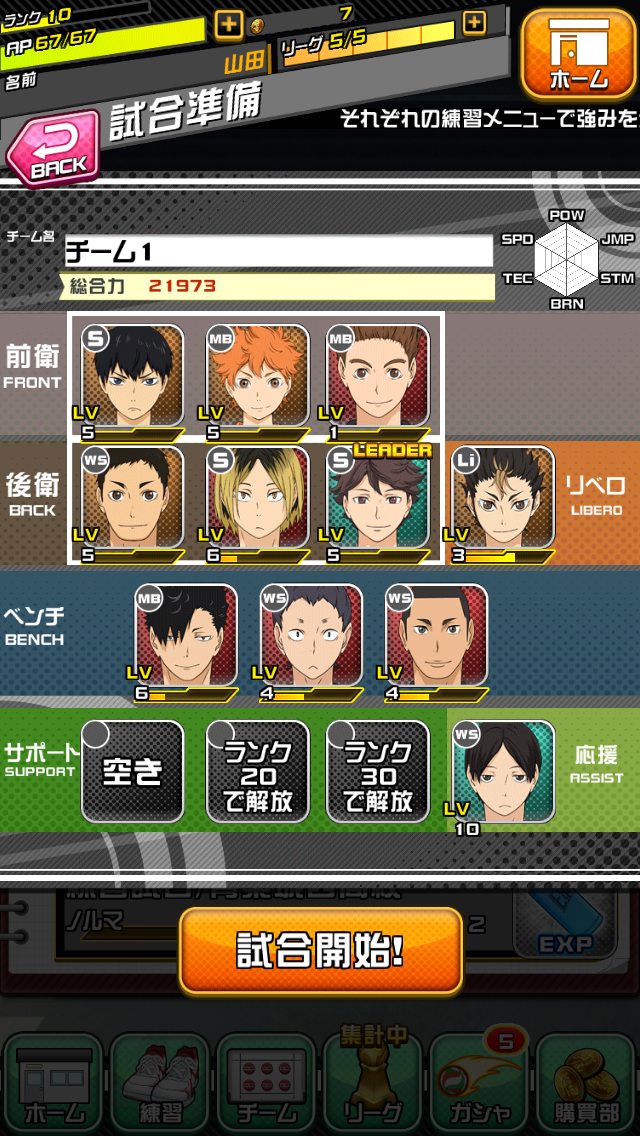Image resolution: width=640 pixels, height=1136 pixels.
Task: Edit the team name field チーム1
Action: (279, 251)
